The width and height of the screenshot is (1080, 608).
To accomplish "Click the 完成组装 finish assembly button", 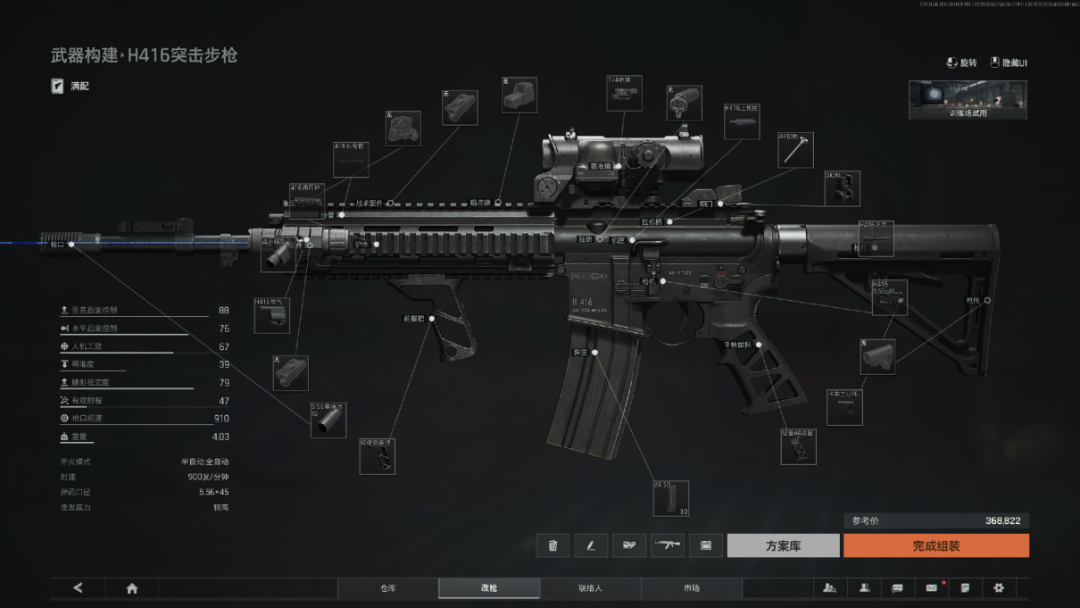I will 935,545.
